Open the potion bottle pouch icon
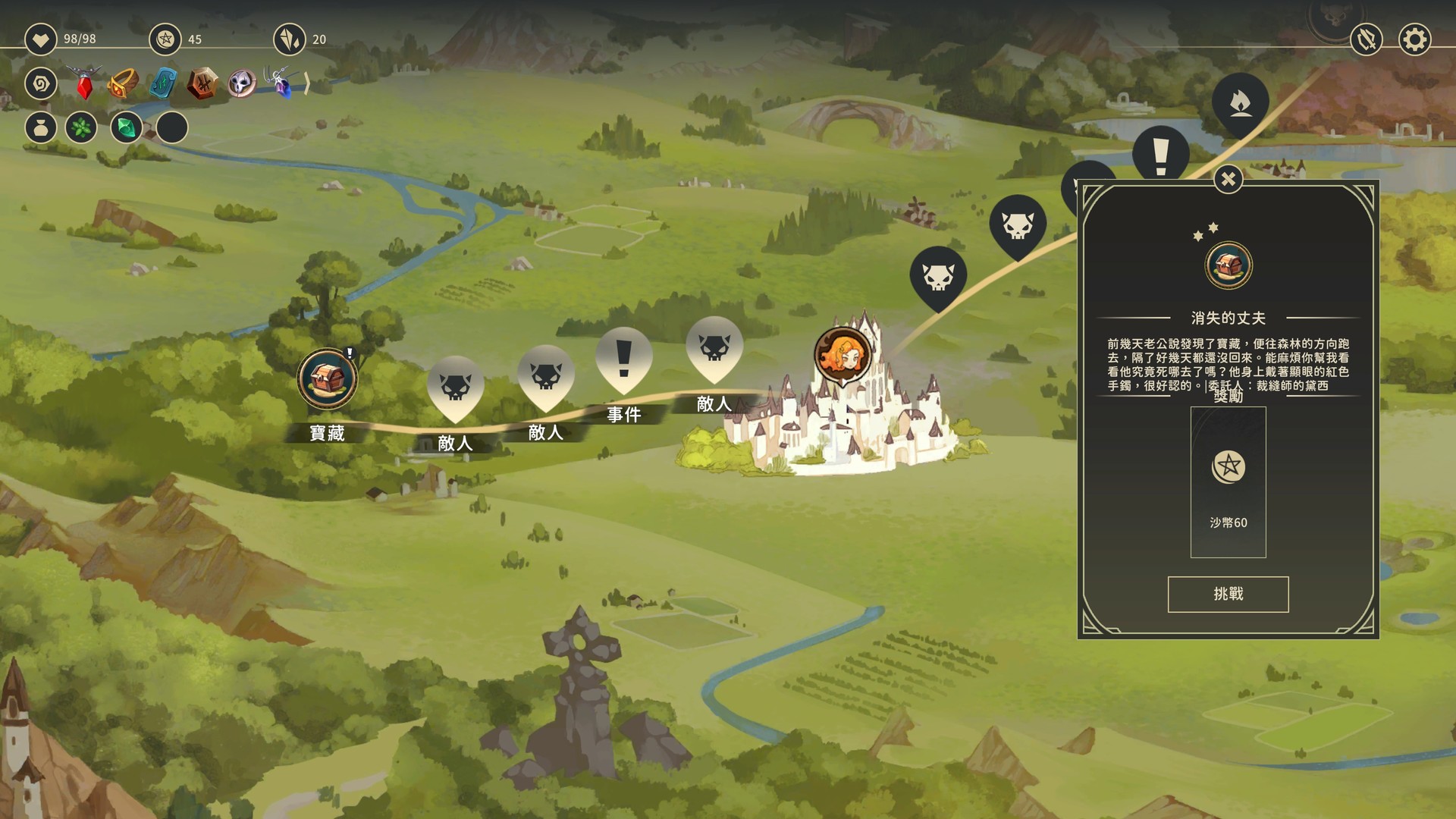Viewport: 1456px width, 819px height. click(x=40, y=128)
